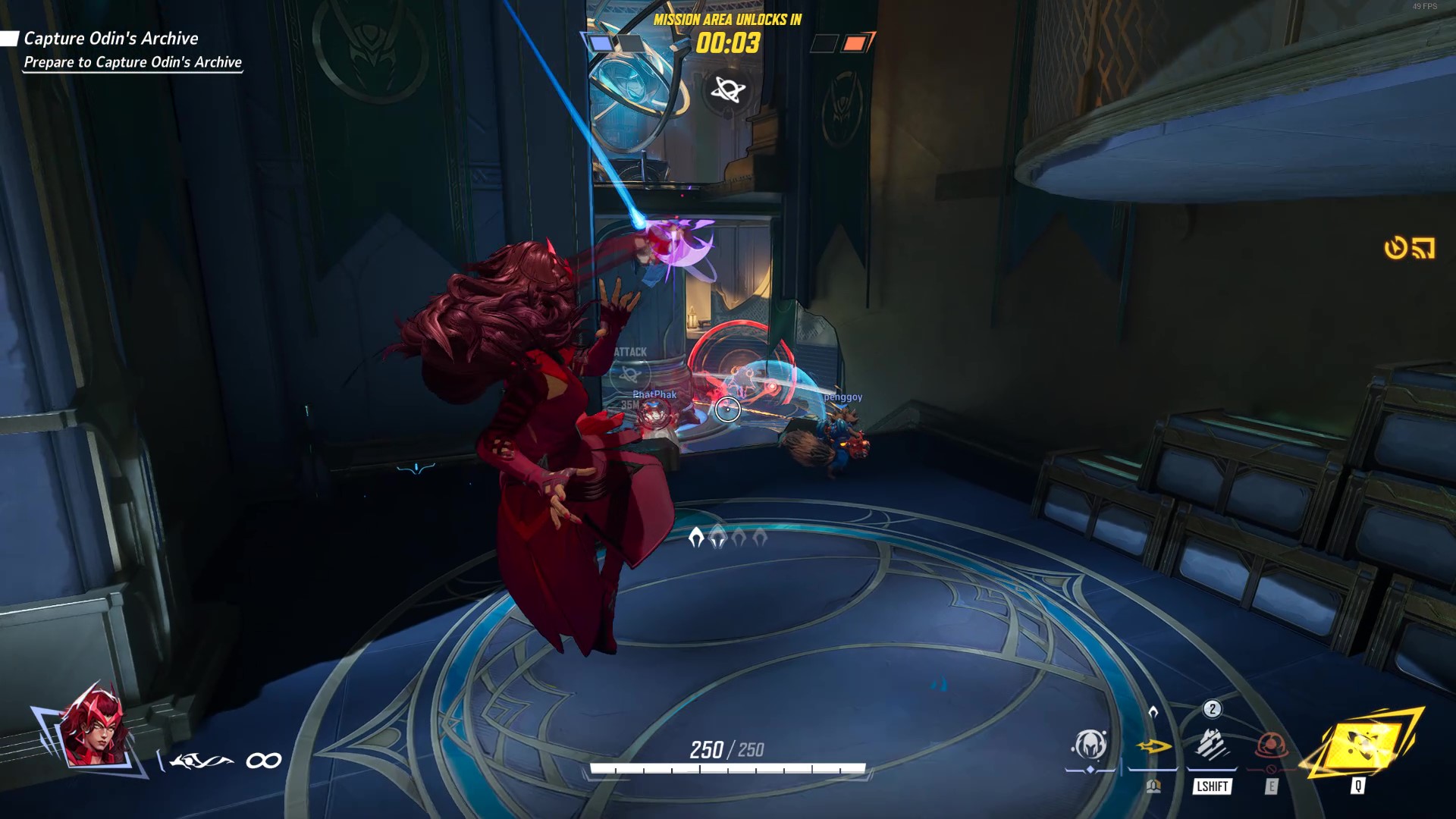
Task: Click the Attack objective waypoint marker
Action: pos(630,372)
